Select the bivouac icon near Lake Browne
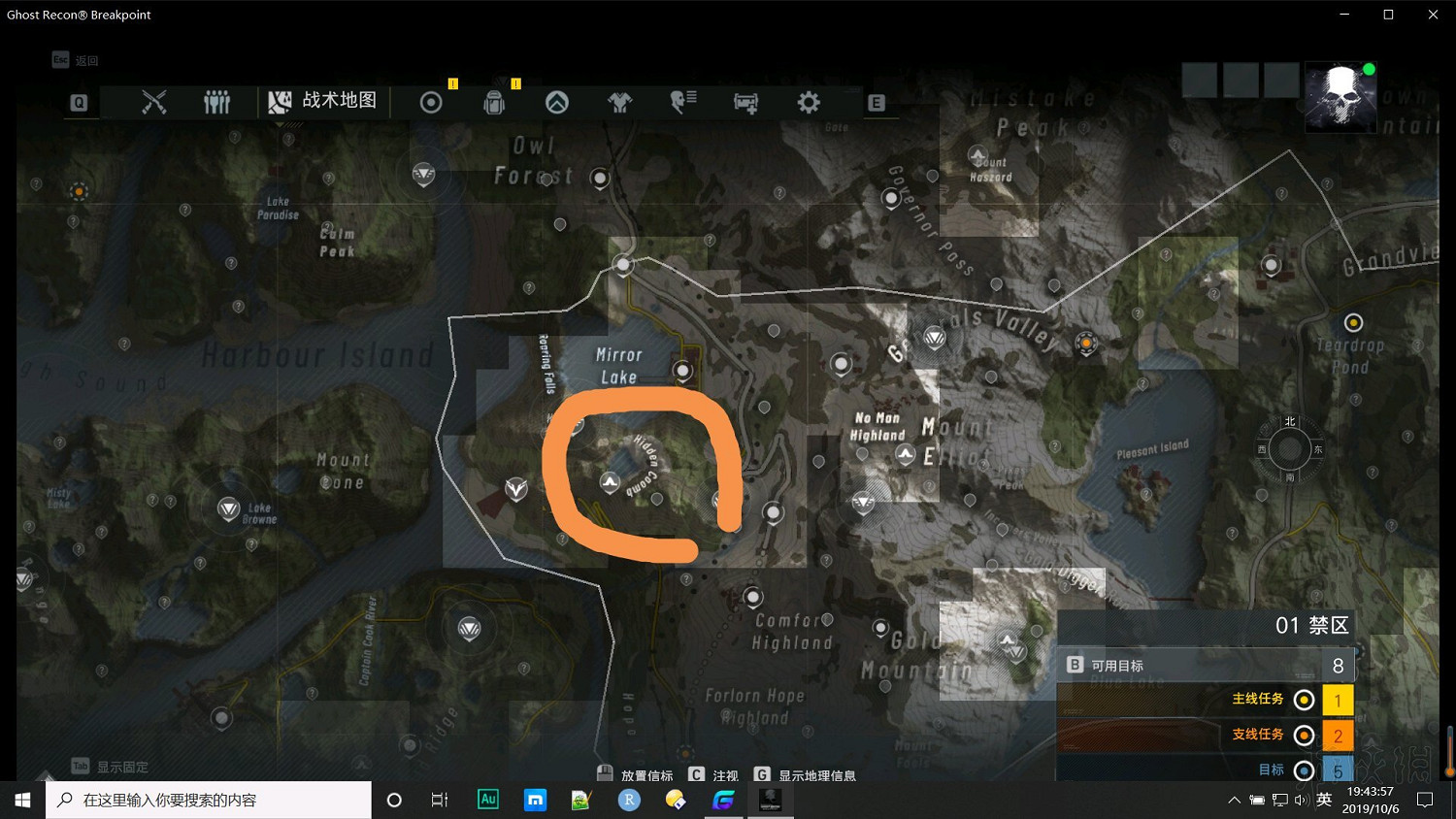This screenshot has width=1456, height=819. pos(229,508)
